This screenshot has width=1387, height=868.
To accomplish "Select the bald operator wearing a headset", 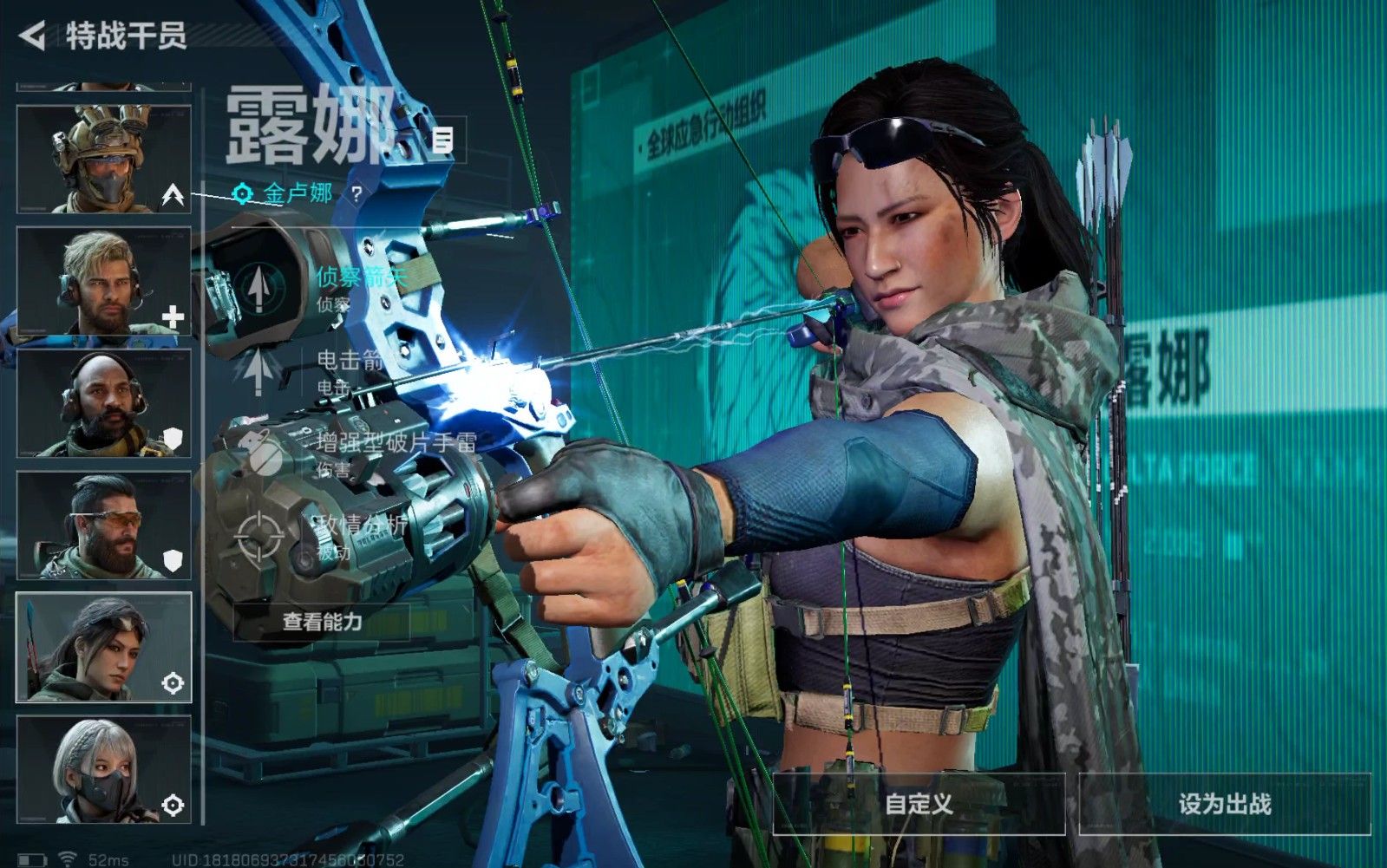I will [103, 403].
